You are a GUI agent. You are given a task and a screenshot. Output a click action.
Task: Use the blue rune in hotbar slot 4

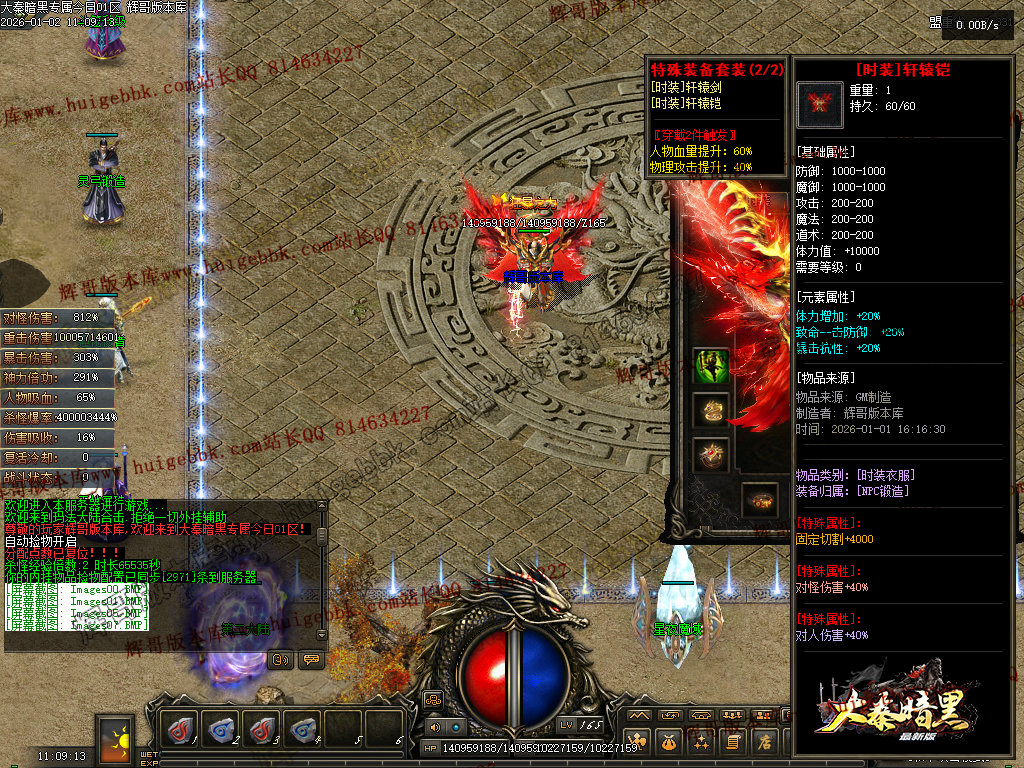302,730
